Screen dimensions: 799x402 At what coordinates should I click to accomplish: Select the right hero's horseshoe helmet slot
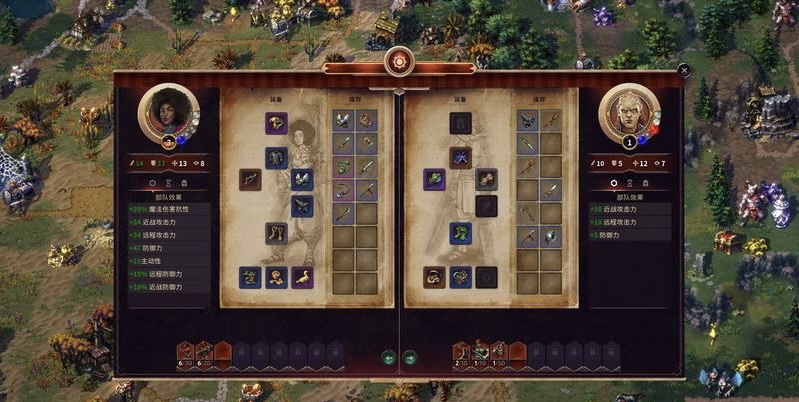[x=460, y=123]
